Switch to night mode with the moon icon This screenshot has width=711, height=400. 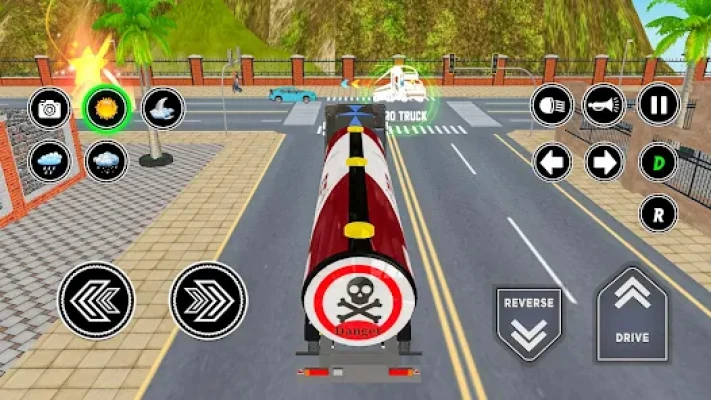pos(163,108)
